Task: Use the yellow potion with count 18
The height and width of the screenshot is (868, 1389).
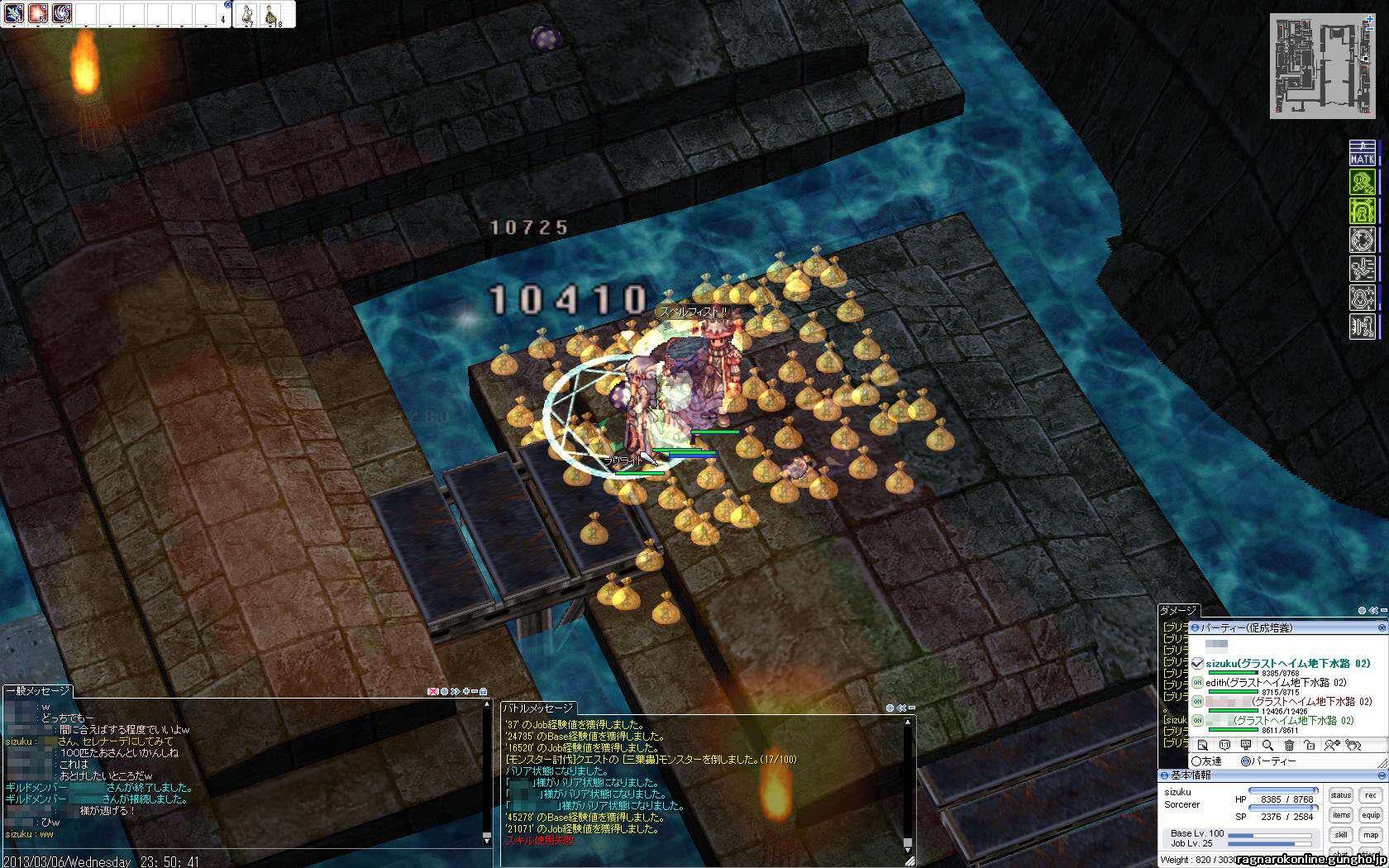Action: tap(270, 14)
